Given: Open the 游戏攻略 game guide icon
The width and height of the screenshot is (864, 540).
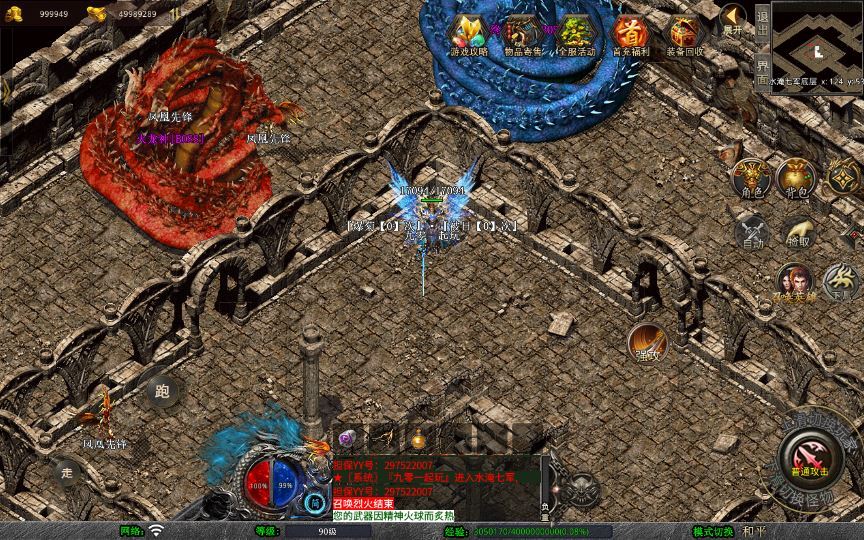Looking at the screenshot, I should point(468,34).
